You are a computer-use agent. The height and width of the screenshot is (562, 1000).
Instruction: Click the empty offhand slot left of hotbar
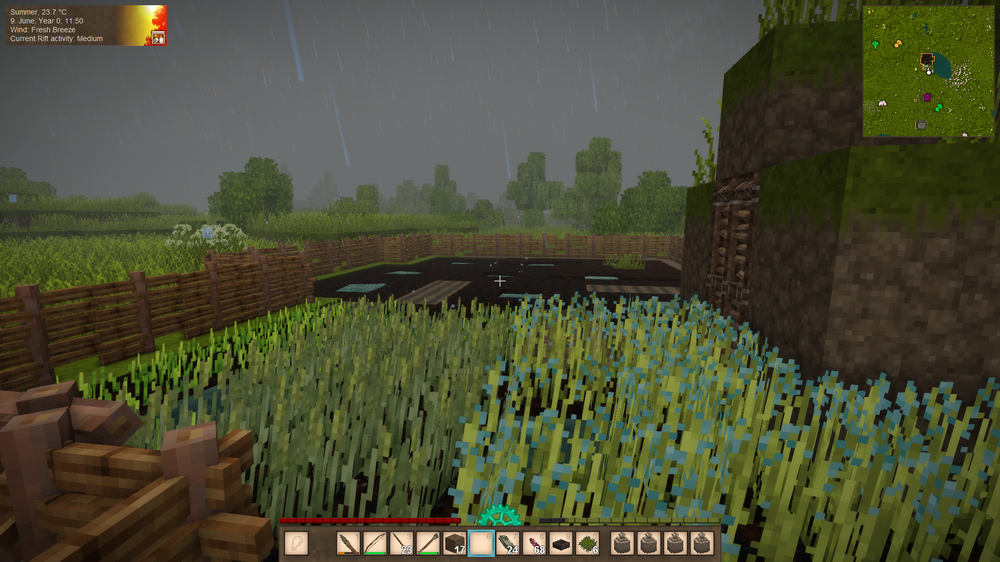pos(296,544)
